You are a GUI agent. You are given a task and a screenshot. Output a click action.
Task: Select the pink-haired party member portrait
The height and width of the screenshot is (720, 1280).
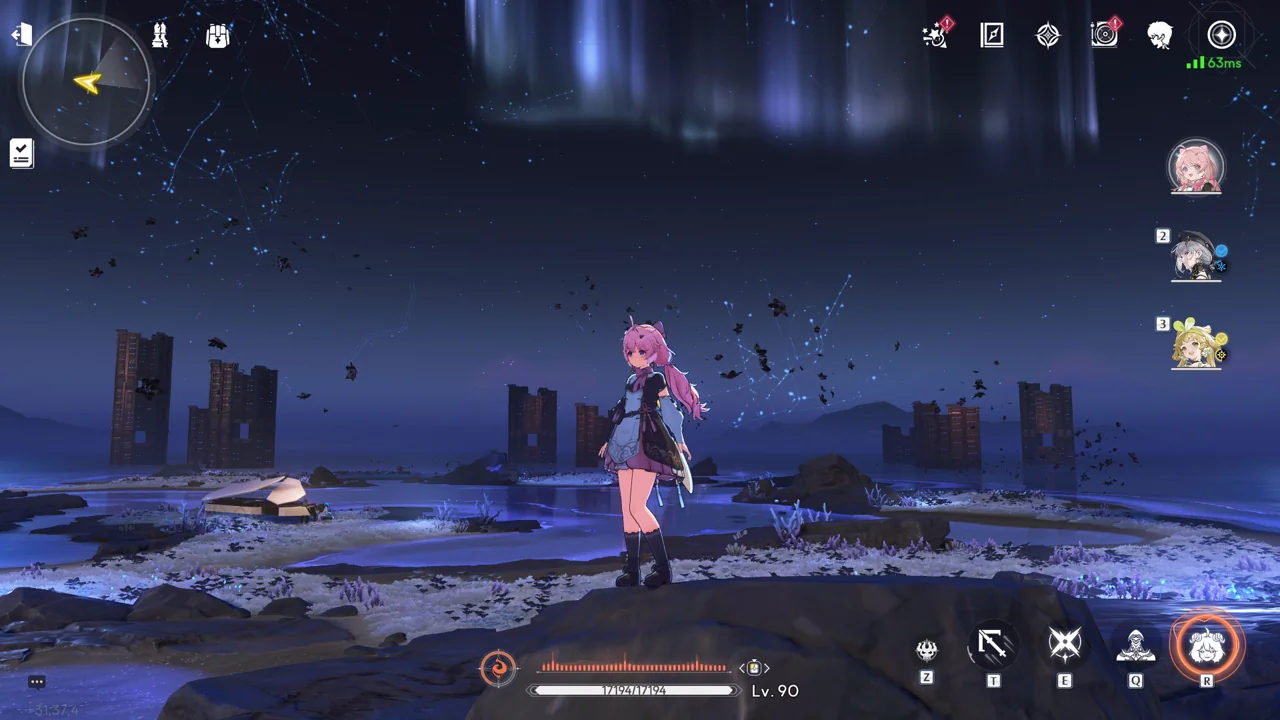(x=1195, y=166)
